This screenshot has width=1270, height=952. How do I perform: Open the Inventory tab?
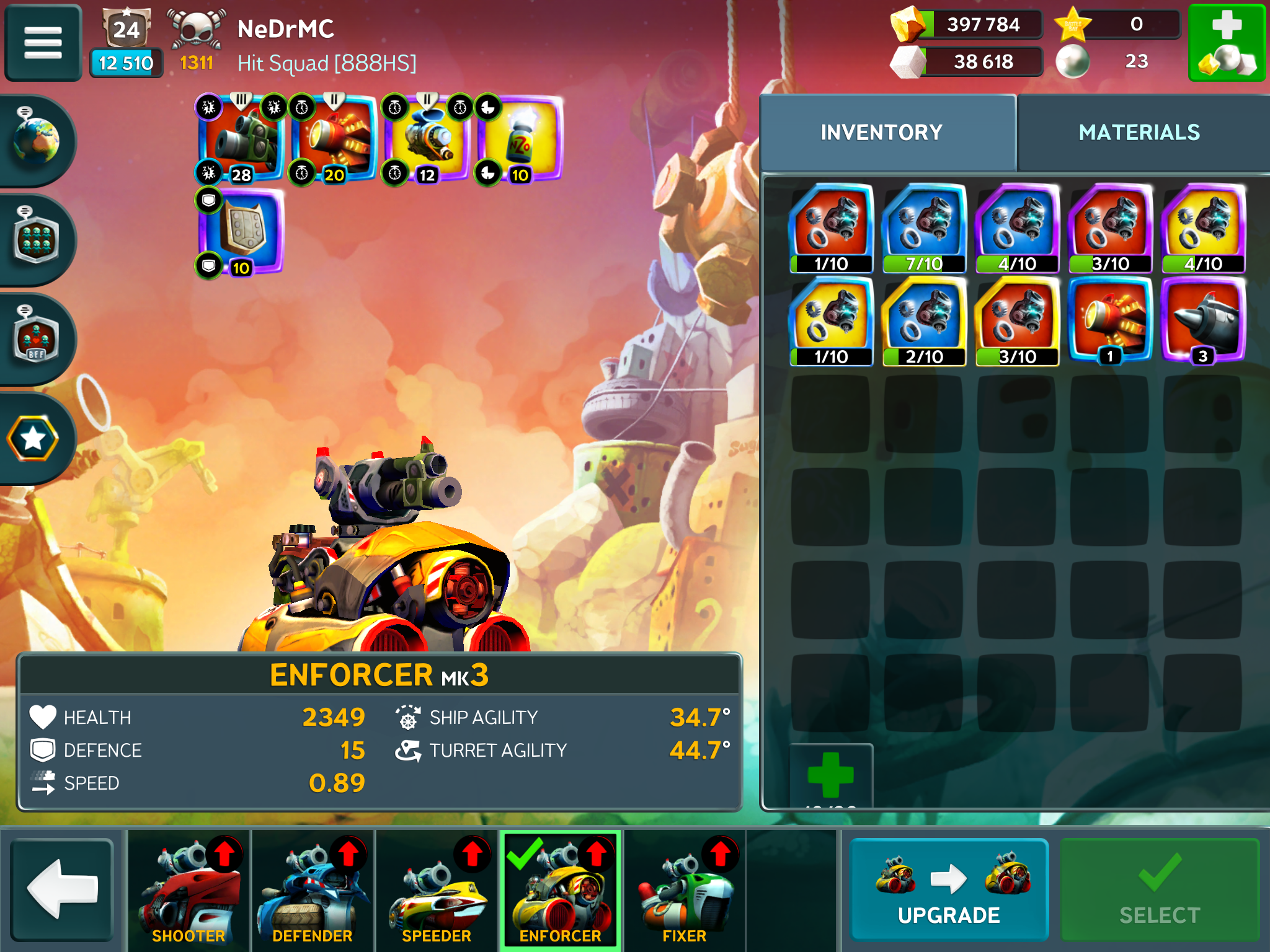click(x=881, y=133)
